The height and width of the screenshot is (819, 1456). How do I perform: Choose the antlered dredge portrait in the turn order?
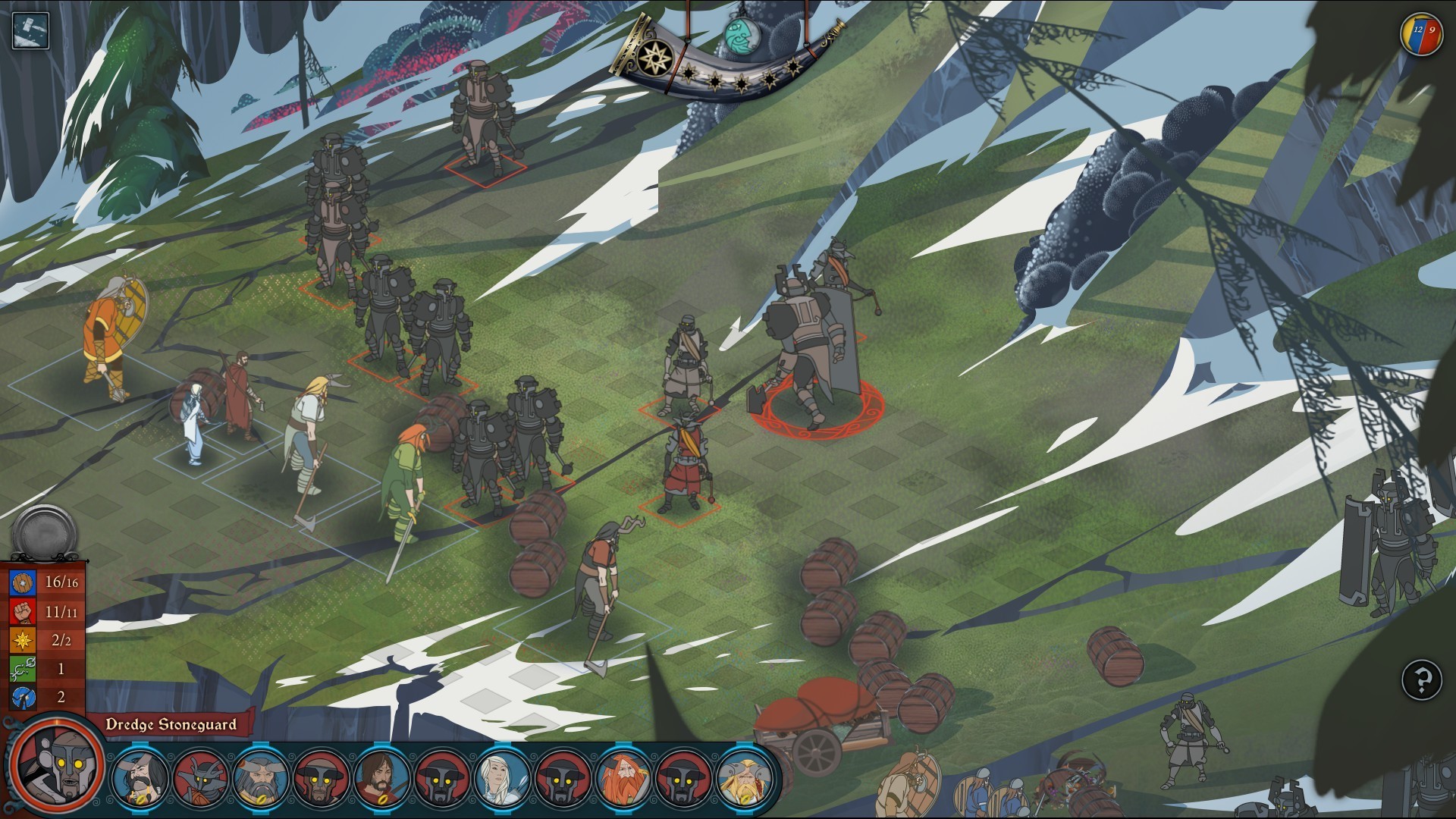[200, 777]
